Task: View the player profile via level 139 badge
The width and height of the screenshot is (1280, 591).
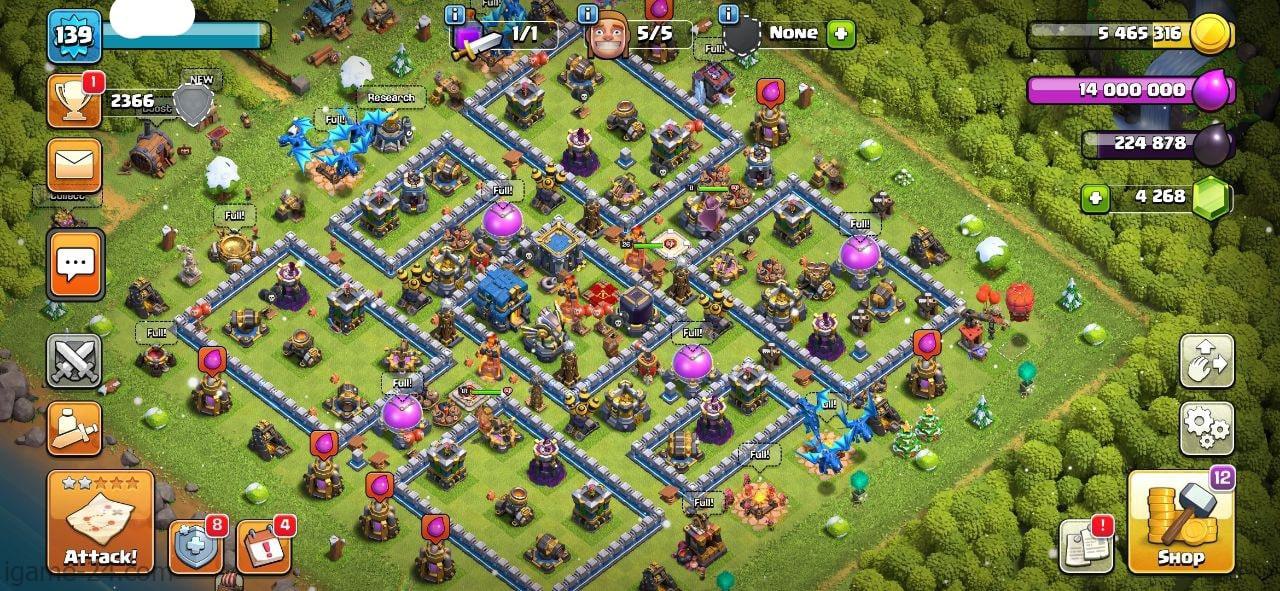Action: (x=75, y=37)
